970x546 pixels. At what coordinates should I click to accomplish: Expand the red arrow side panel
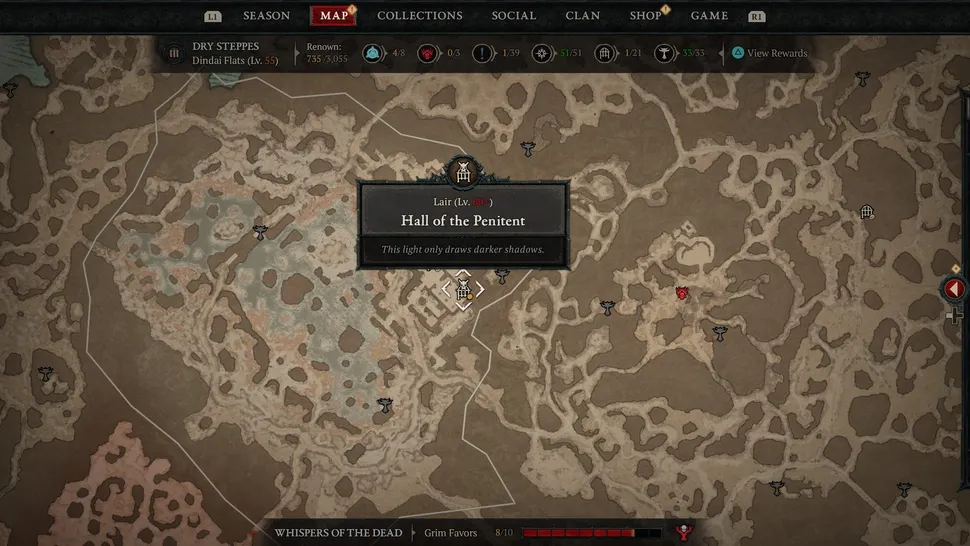pyautogui.click(x=954, y=289)
